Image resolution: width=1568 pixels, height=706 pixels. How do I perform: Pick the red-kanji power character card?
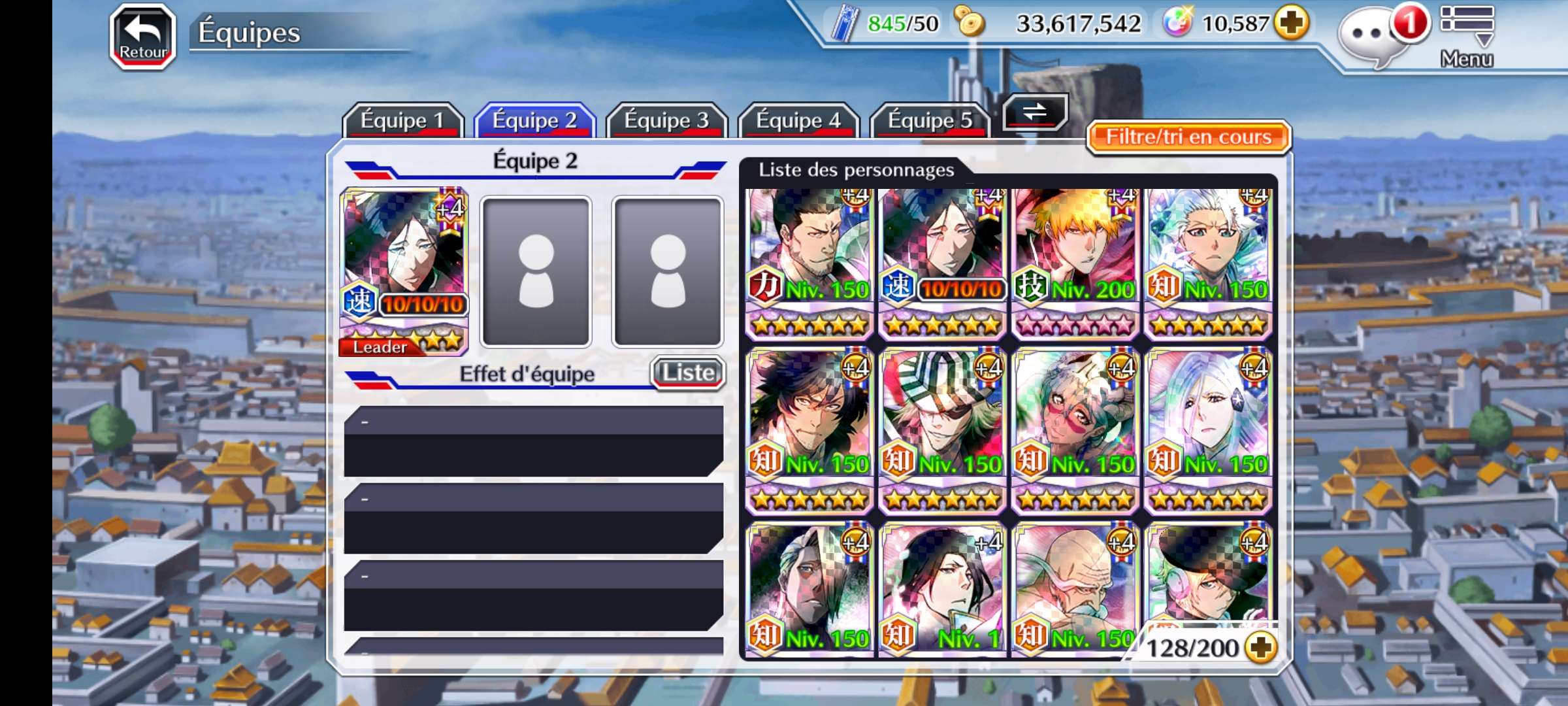coord(809,263)
